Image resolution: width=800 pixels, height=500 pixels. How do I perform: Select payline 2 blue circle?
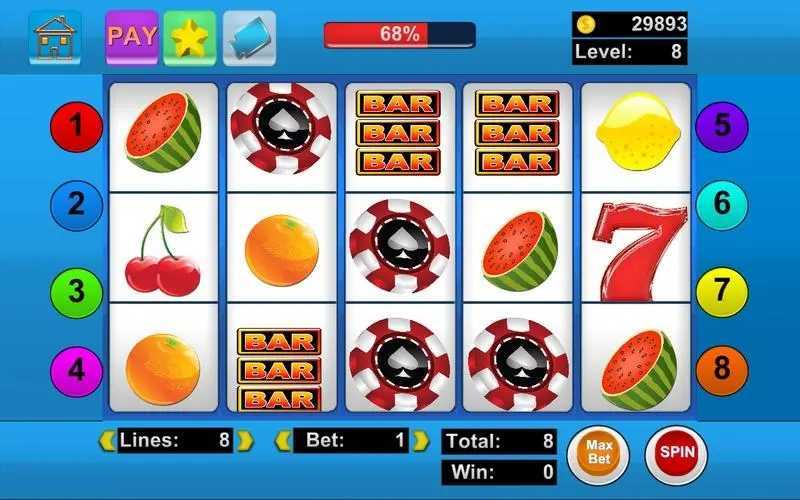click(77, 205)
